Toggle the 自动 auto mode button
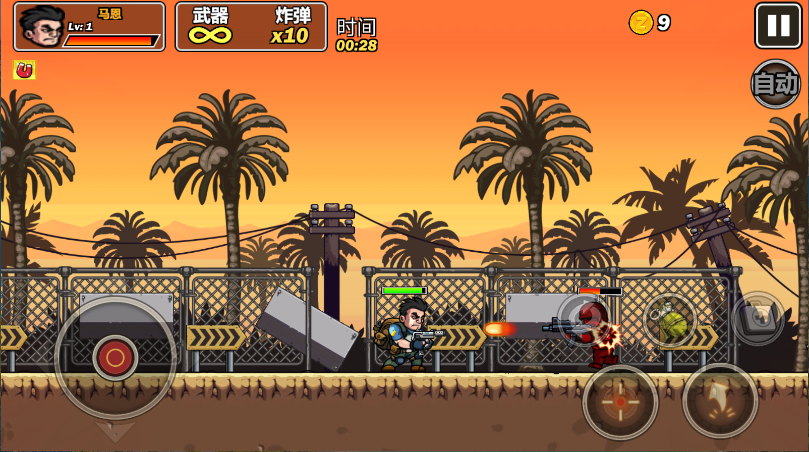The height and width of the screenshot is (452, 809). point(776,84)
